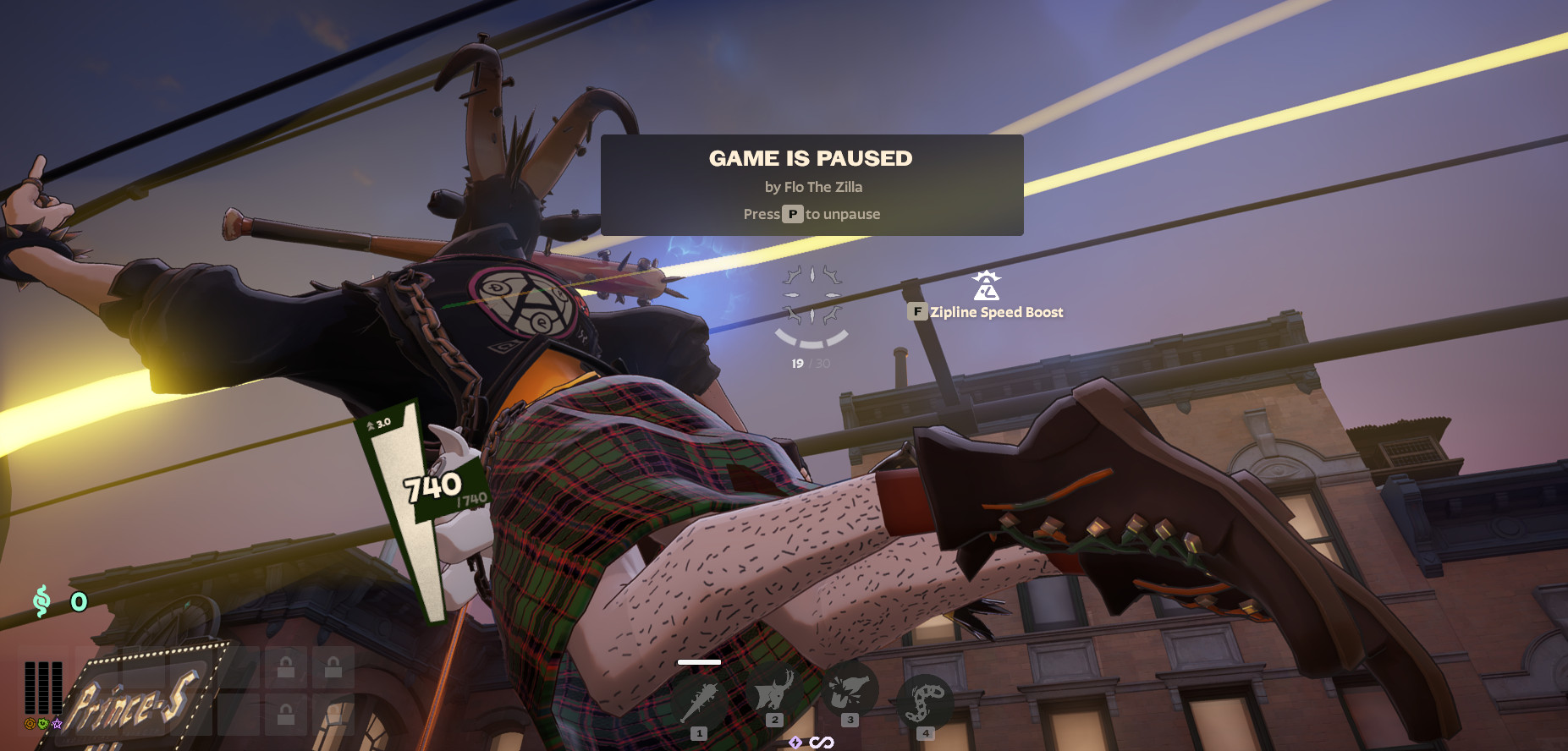1568x751 pixels.
Task: Click the Zipline Speed Boost icon
Action: tap(987, 288)
